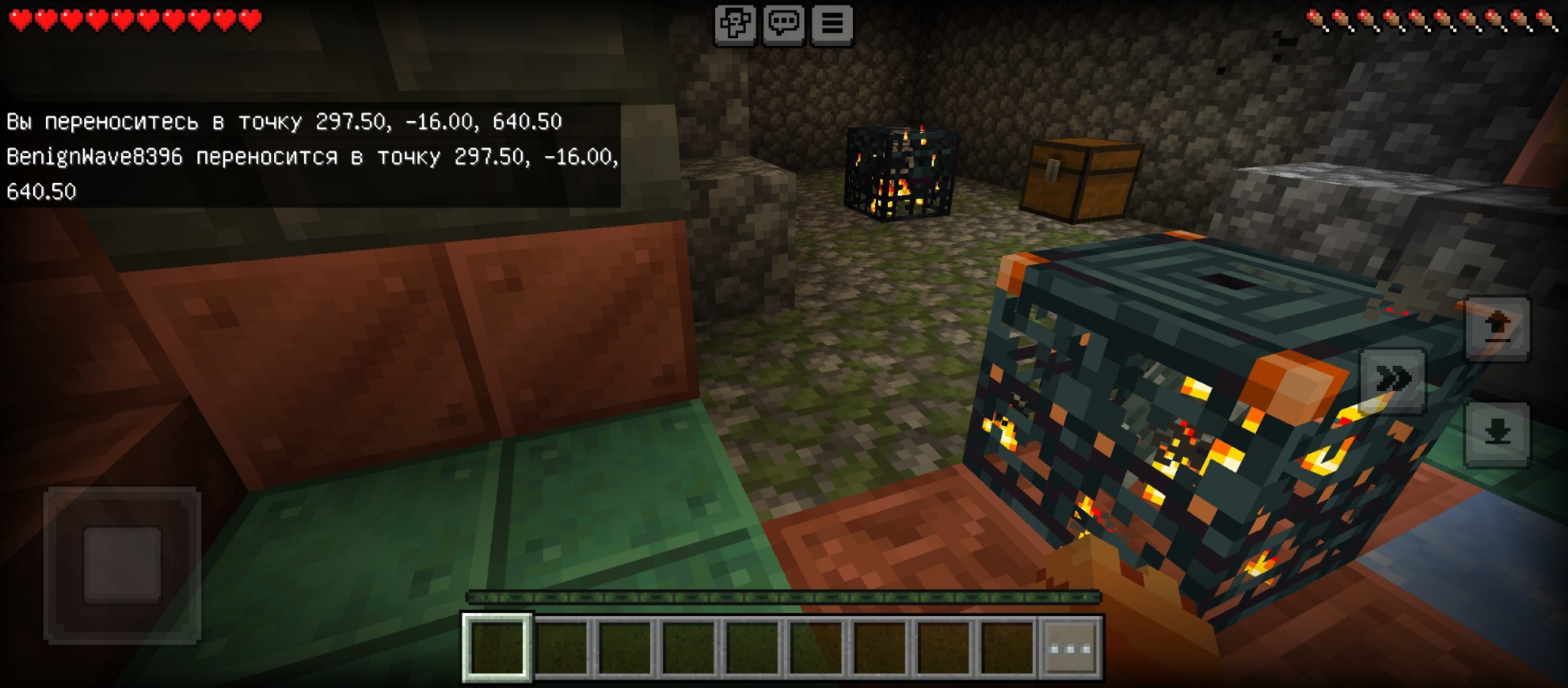Open the pause menu hamburger icon
The width and height of the screenshot is (1568, 688).
point(834,23)
